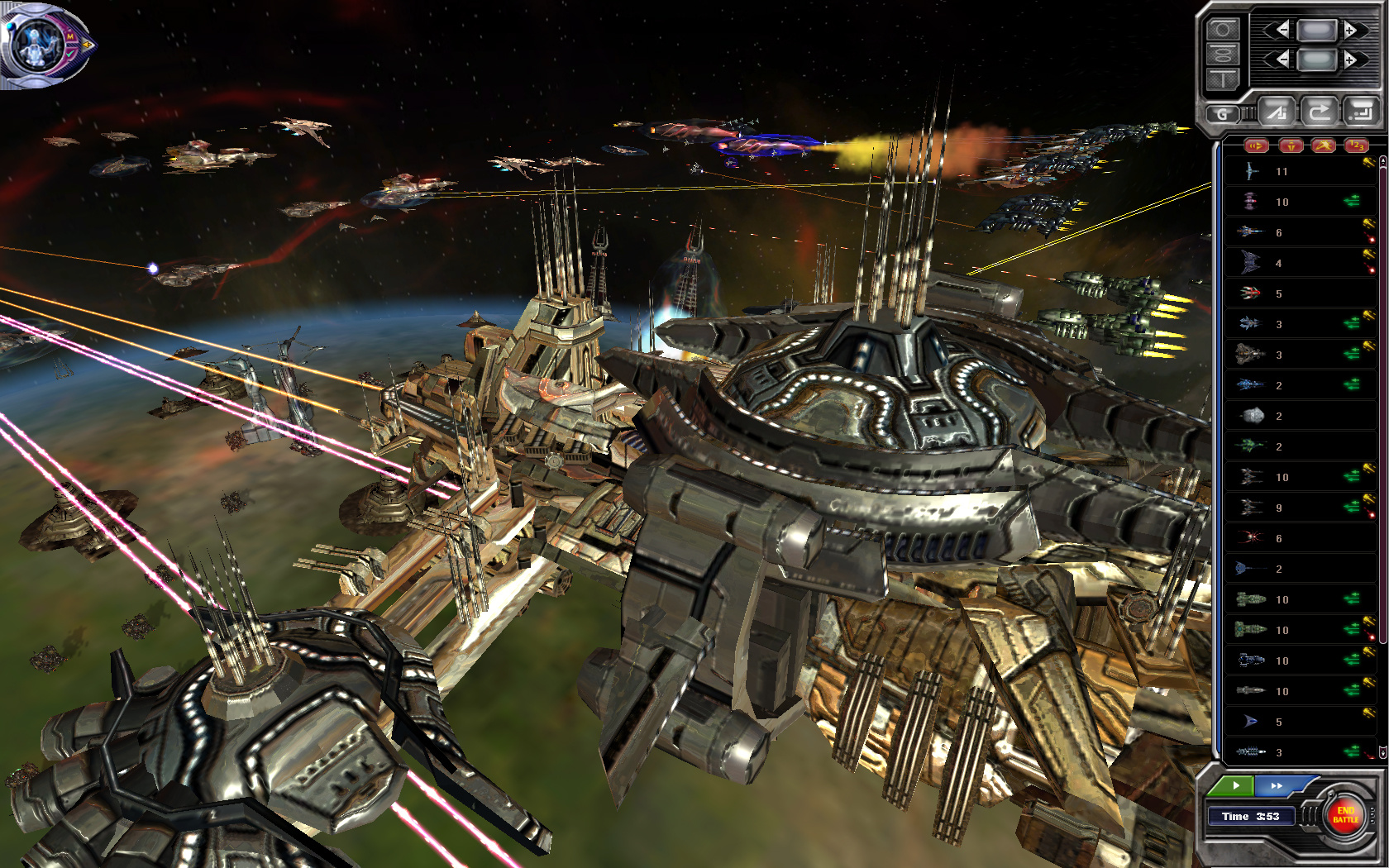The height and width of the screenshot is (868, 1389).
Task: Set battle to normal play speed
Action: click(1235, 785)
